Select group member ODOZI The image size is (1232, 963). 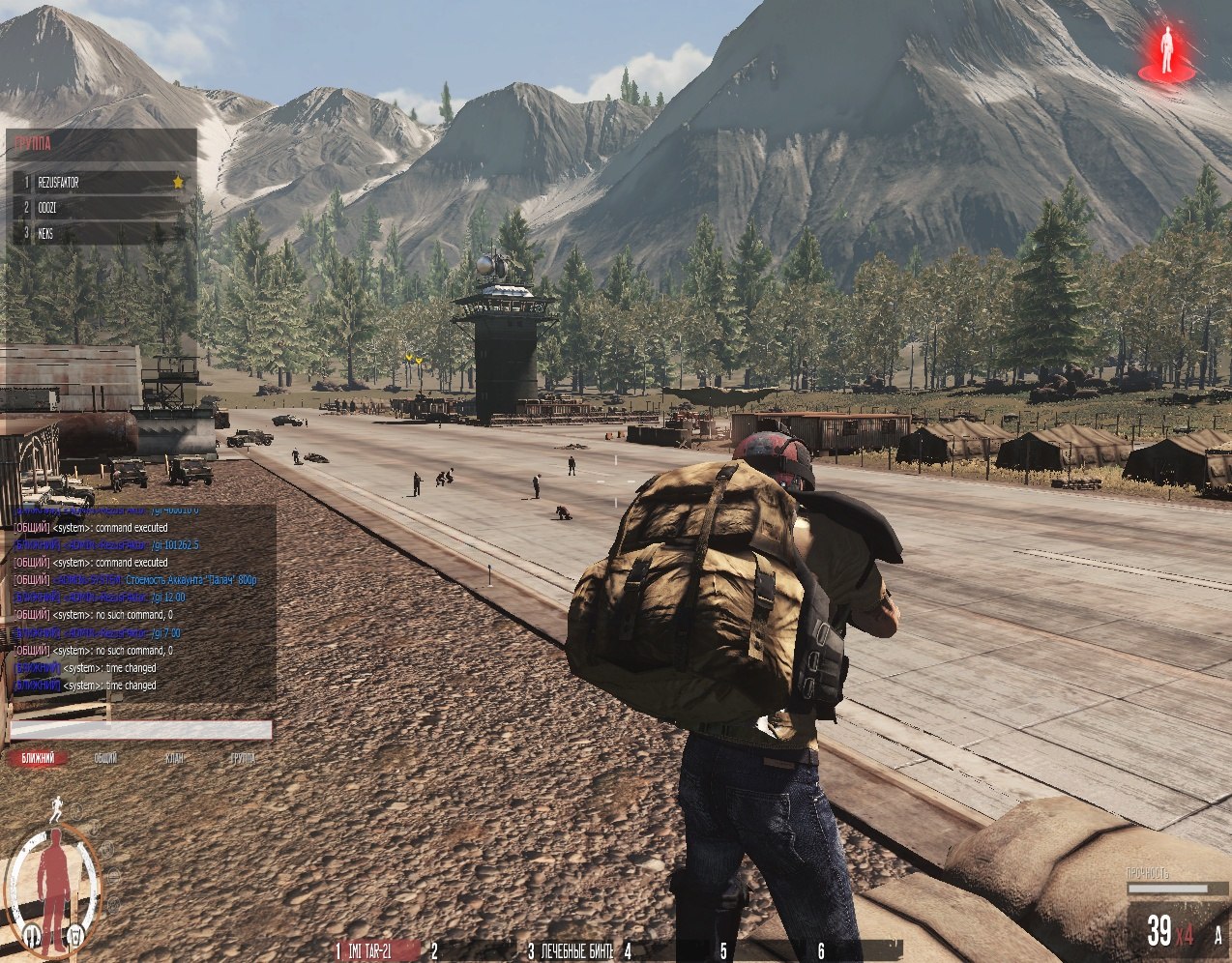pyautogui.click(x=97, y=207)
